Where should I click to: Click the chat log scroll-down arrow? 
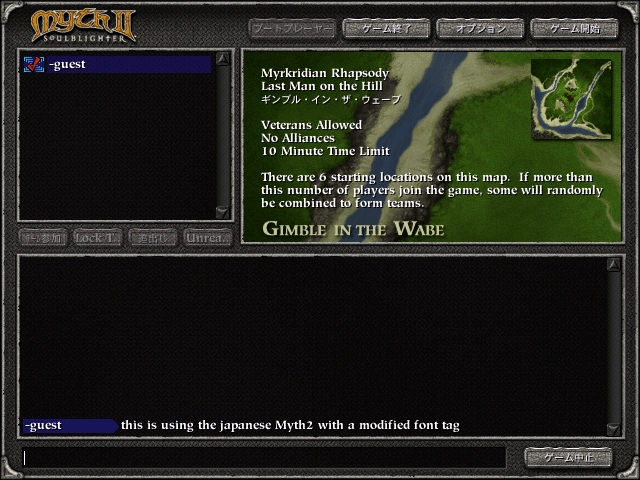613,429
